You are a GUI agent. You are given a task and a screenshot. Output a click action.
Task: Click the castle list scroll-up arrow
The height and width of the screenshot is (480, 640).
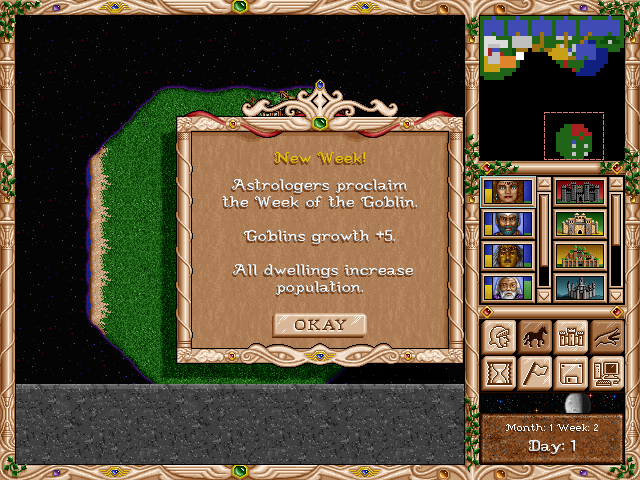pyautogui.click(x=617, y=185)
